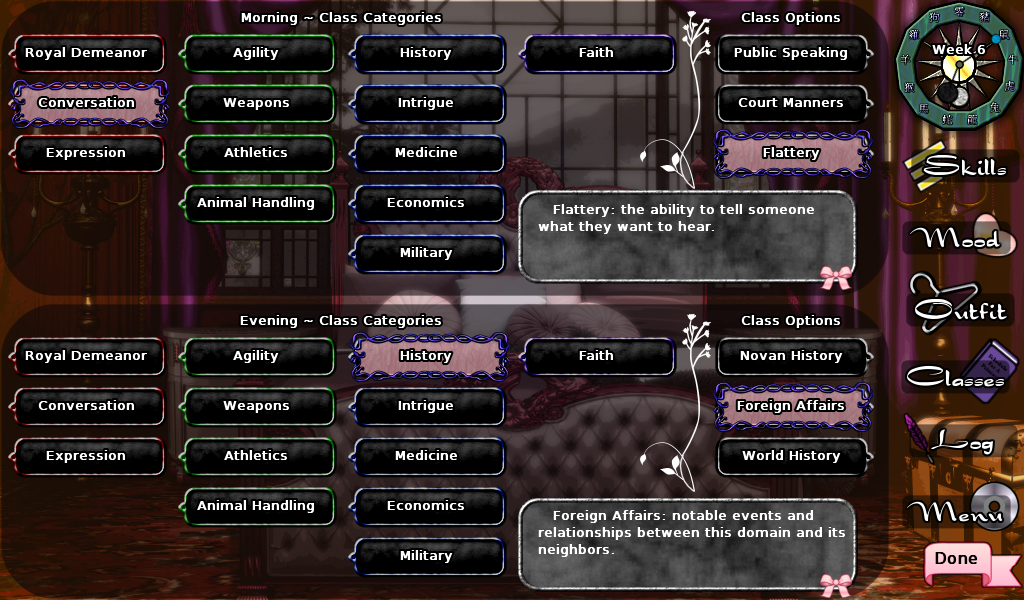Select the Foreign Affairs class option
This screenshot has width=1024, height=600.
tap(791, 406)
